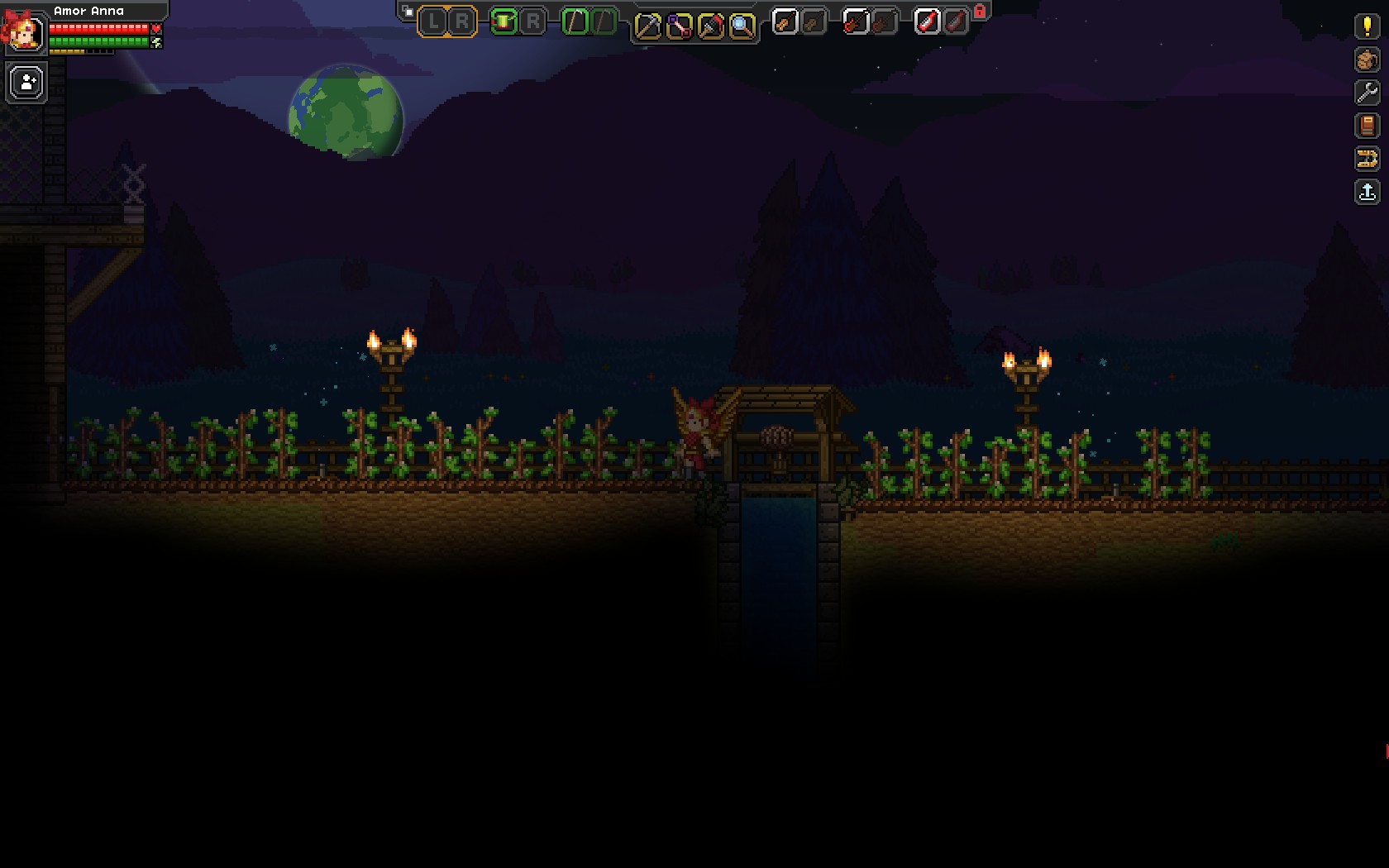Image resolution: width=1389 pixels, height=868 pixels.
Task: Select the magnifying glass inspect tool
Action: pyautogui.click(x=742, y=26)
